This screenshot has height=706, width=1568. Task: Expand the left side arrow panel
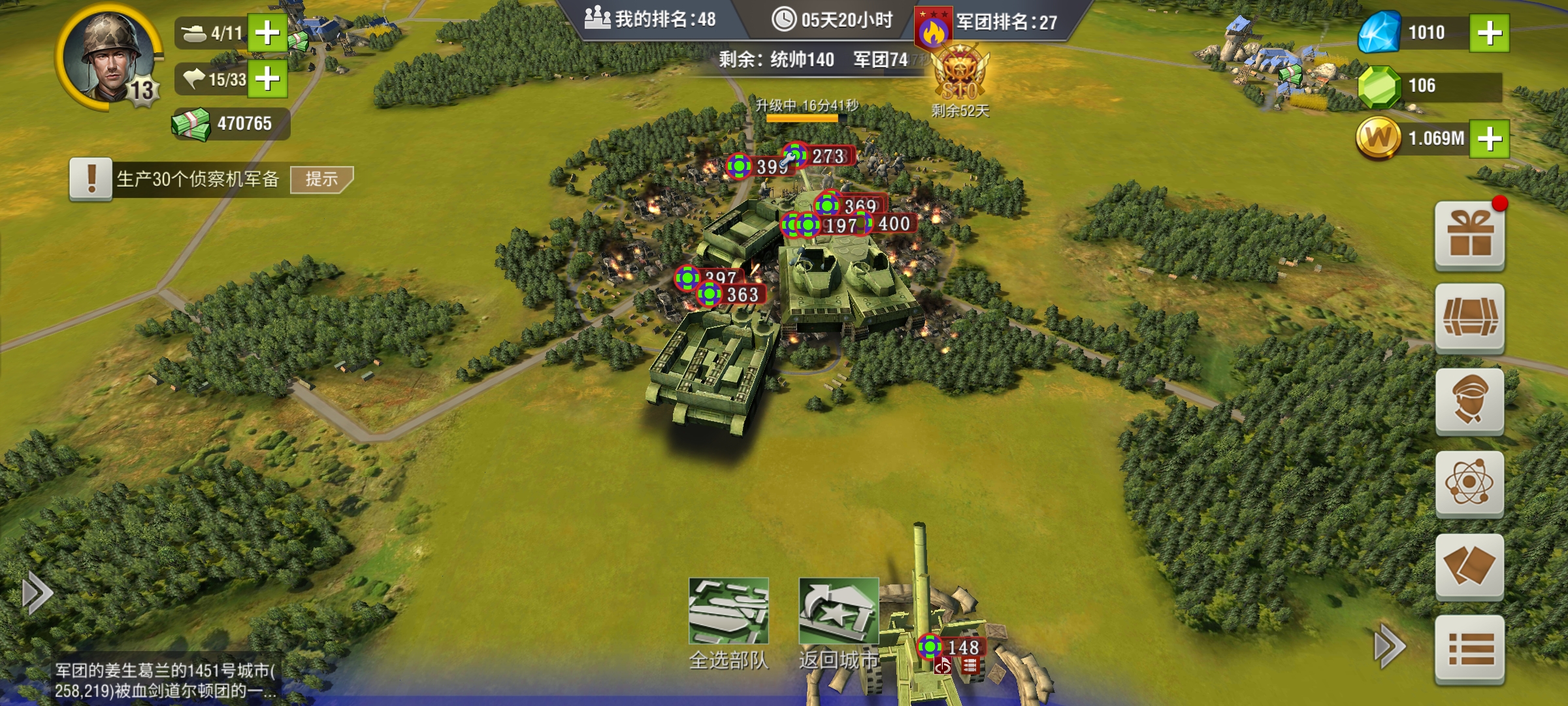point(37,594)
